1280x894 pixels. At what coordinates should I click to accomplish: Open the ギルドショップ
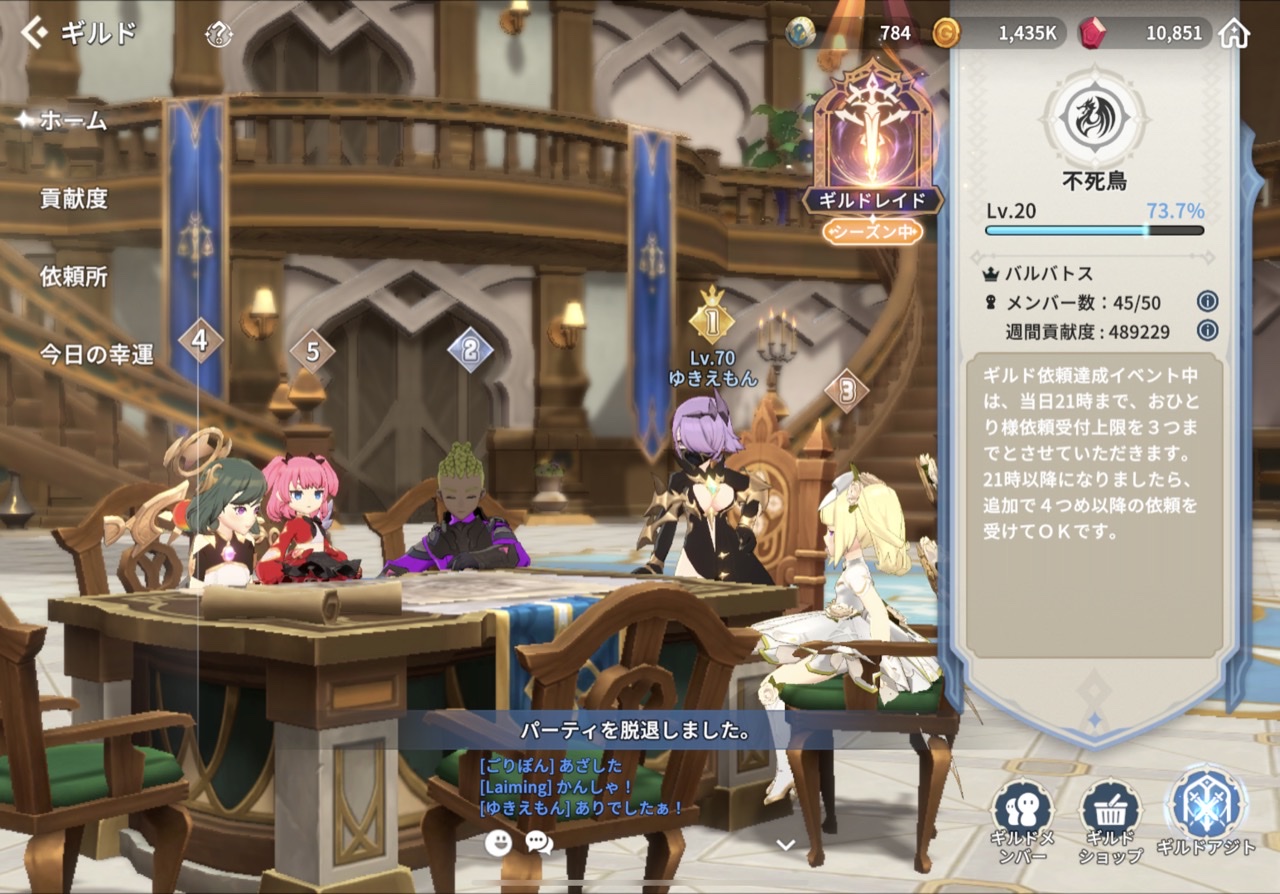click(x=1111, y=822)
